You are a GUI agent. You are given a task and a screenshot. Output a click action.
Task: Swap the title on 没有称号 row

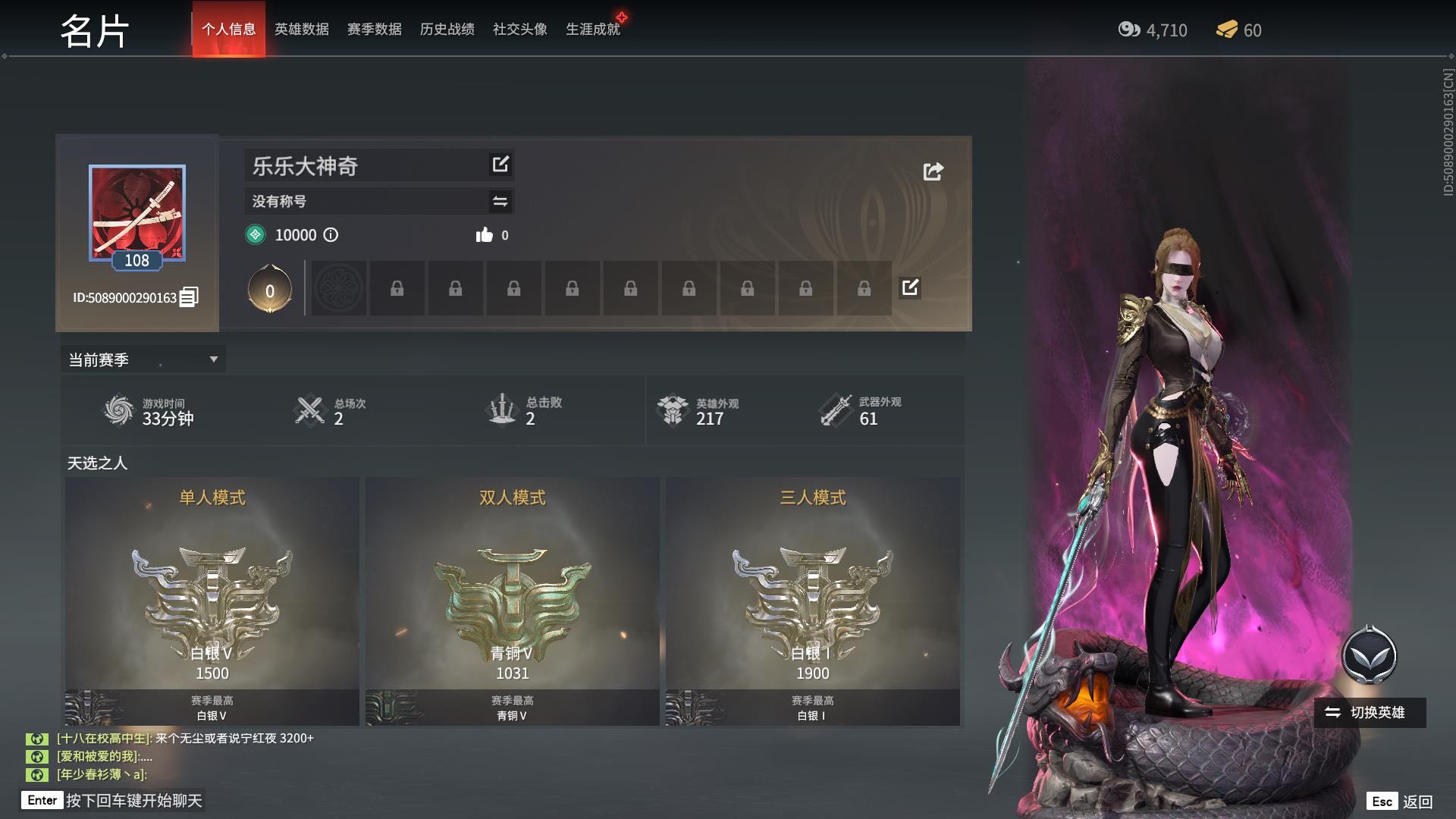pyautogui.click(x=500, y=201)
